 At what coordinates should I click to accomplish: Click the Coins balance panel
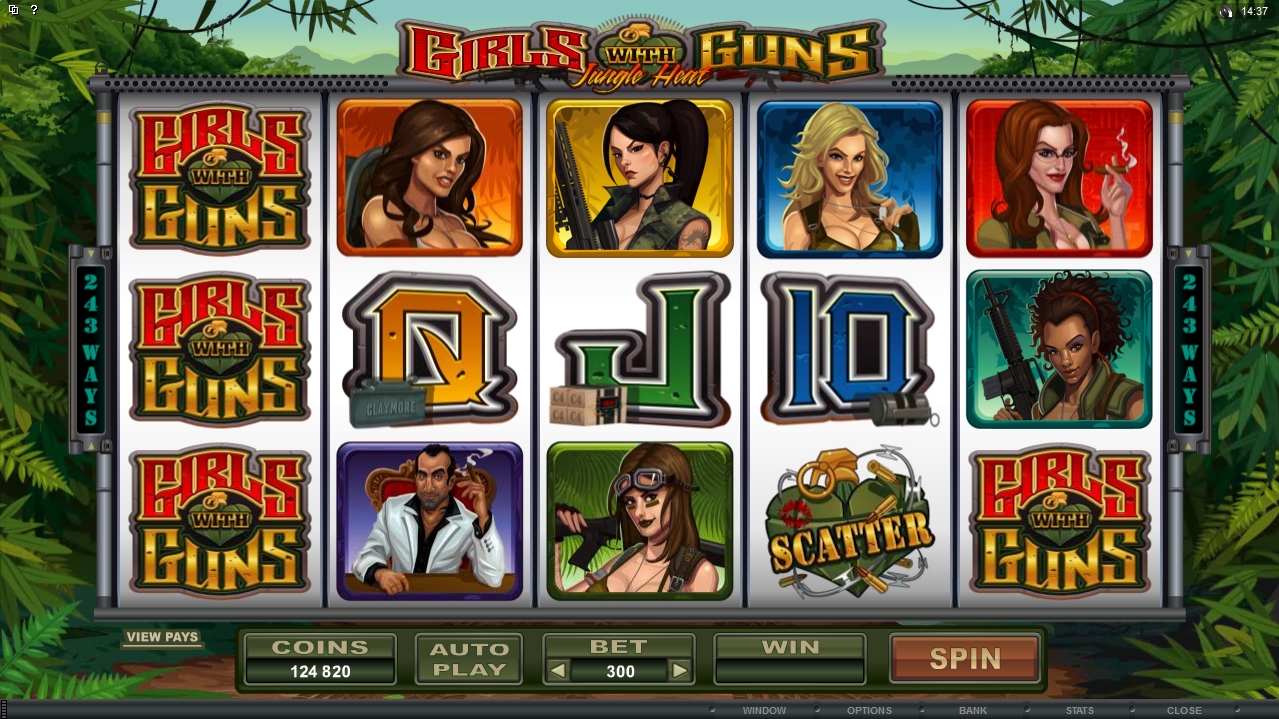tap(320, 659)
